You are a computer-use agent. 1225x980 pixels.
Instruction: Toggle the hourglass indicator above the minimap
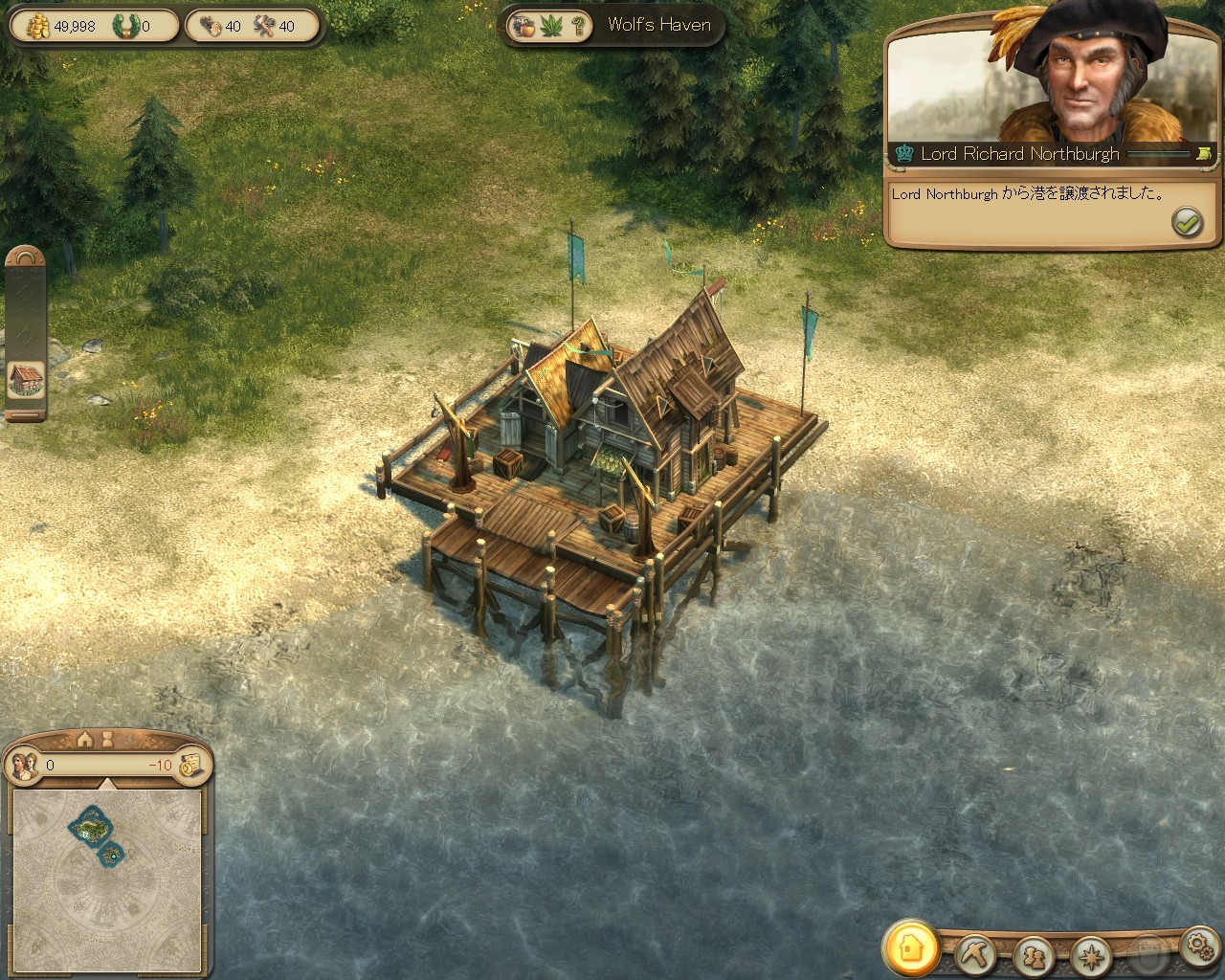[106, 739]
